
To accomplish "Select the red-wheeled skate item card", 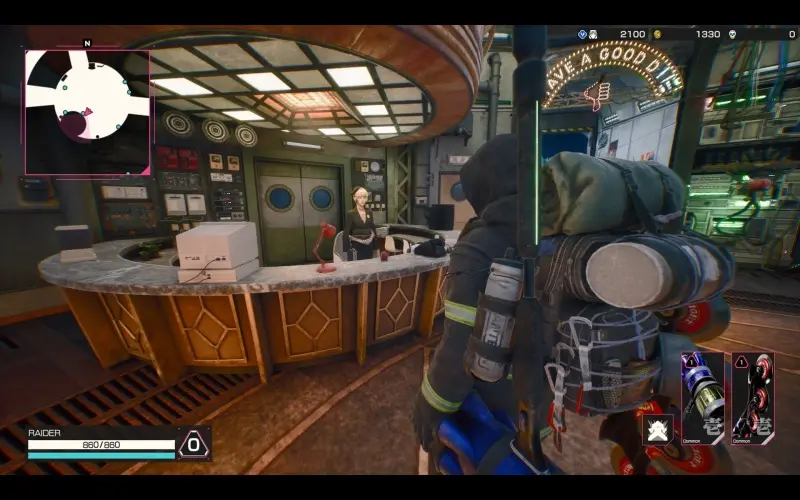I will pos(752,398).
